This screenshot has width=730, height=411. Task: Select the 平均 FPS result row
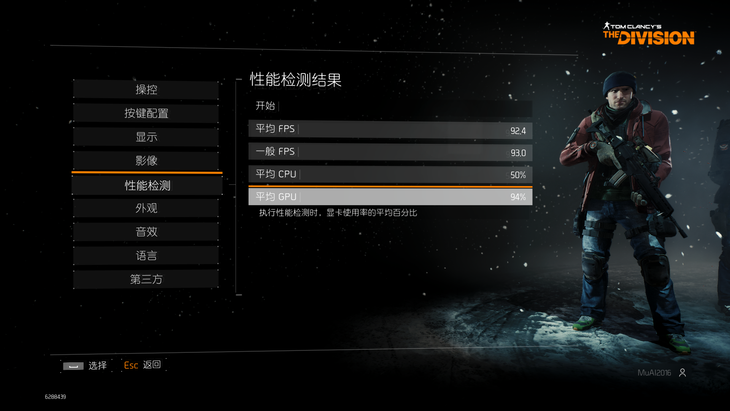point(390,130)
